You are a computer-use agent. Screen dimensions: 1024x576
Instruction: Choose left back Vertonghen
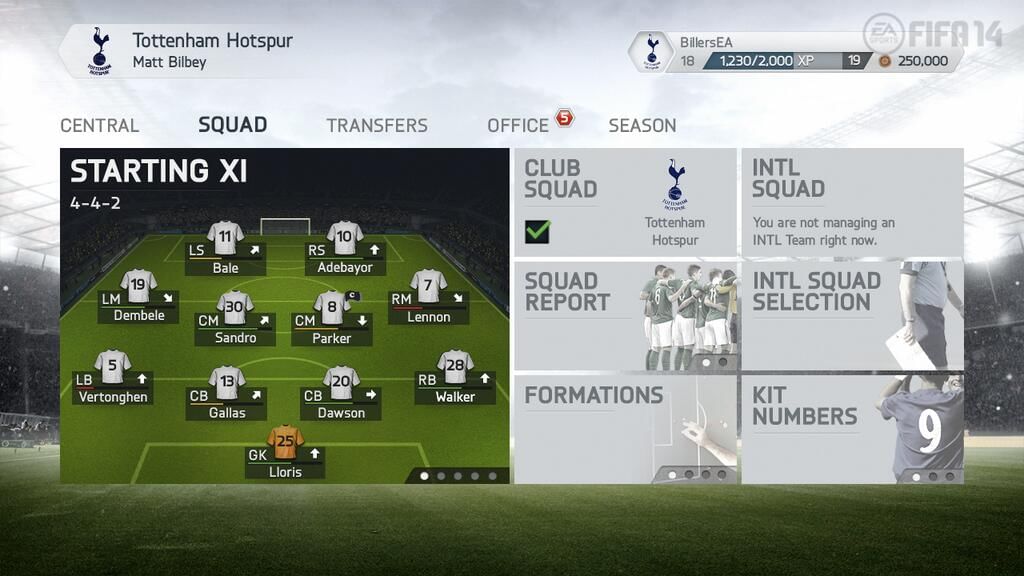[x=113, y=379]
